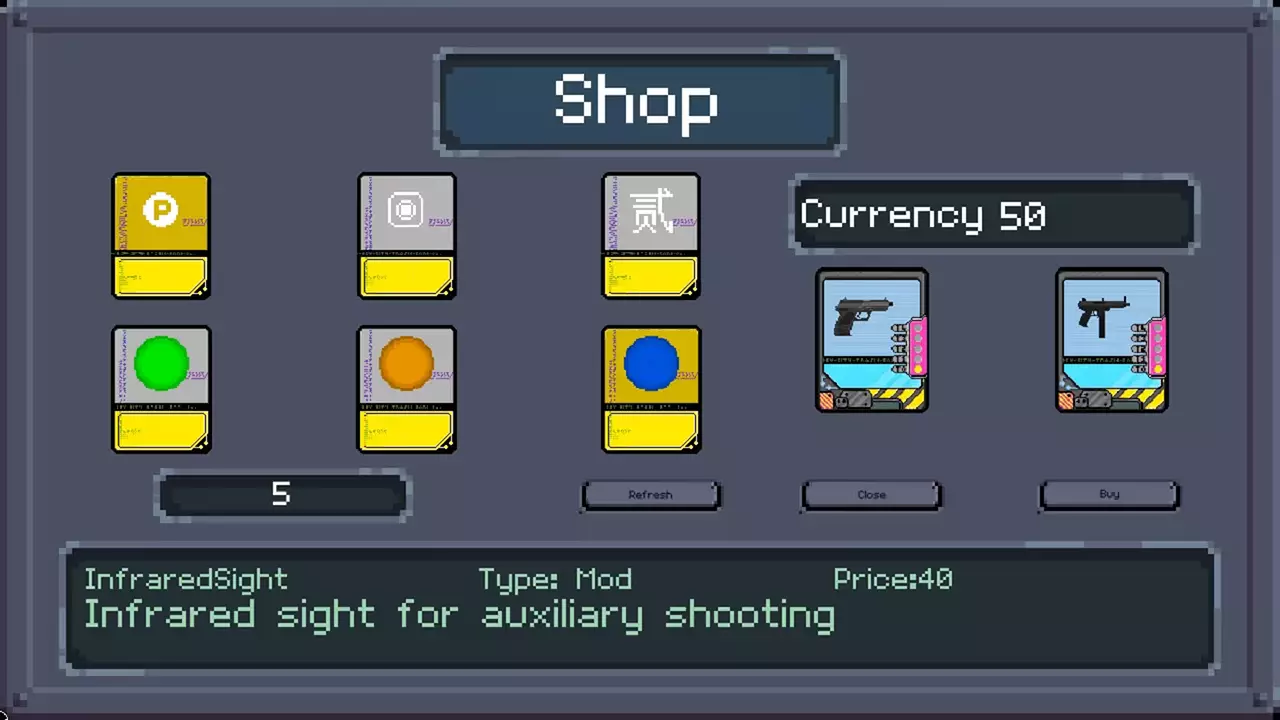Image resolution: width=1280 pixels, height=720 pixels.
Task: Click the Refresh shop button
Action: [x=650, y=495]
